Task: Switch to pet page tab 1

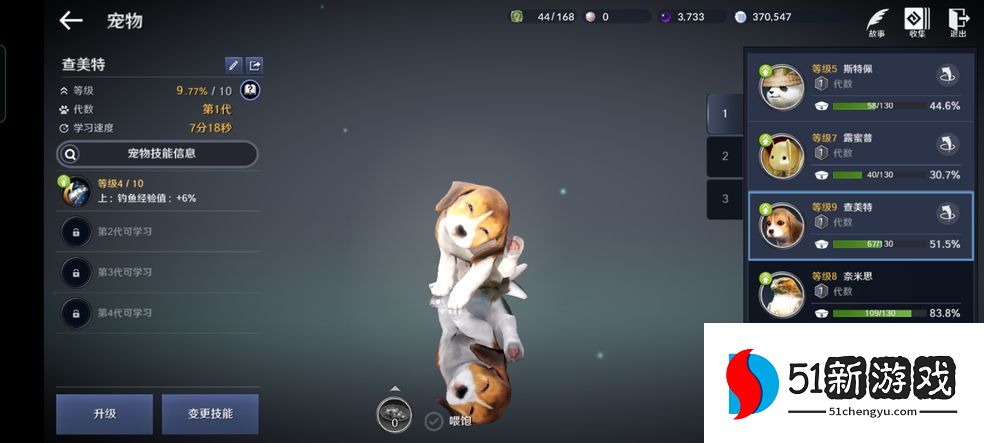Action: (x=725, y=114)
